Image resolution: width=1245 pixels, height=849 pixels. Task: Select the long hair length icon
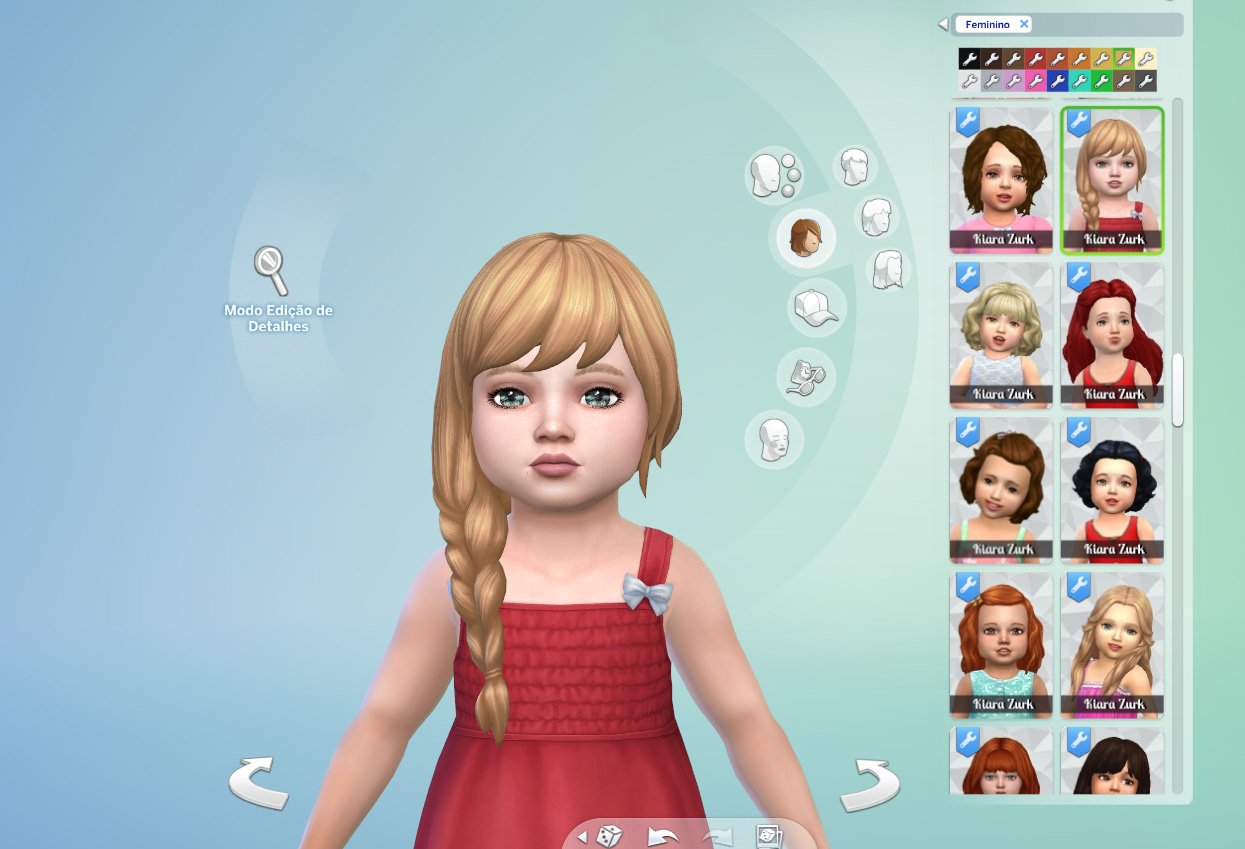[887, 270]
